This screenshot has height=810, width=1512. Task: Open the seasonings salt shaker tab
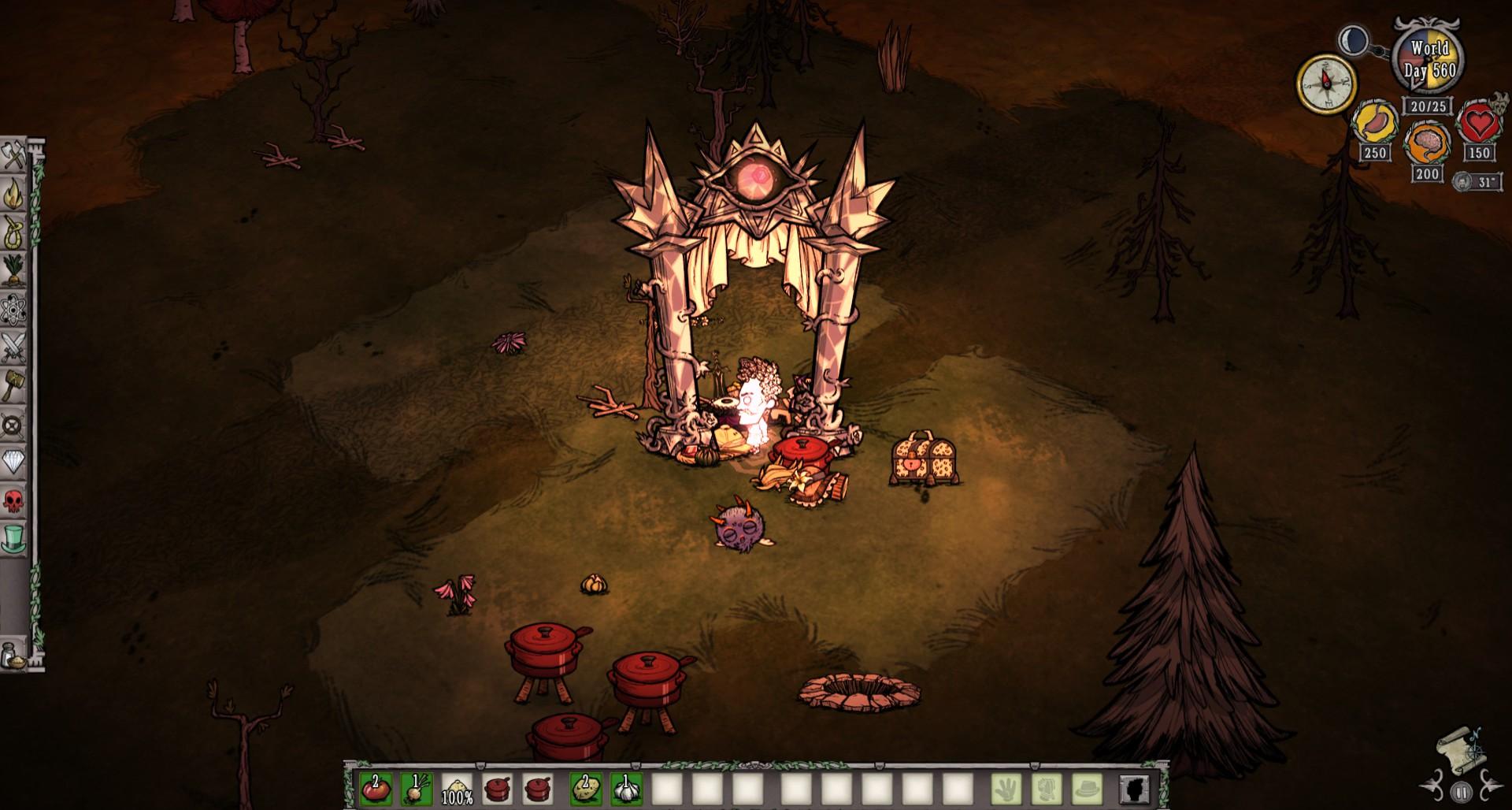tap(13, 655)
